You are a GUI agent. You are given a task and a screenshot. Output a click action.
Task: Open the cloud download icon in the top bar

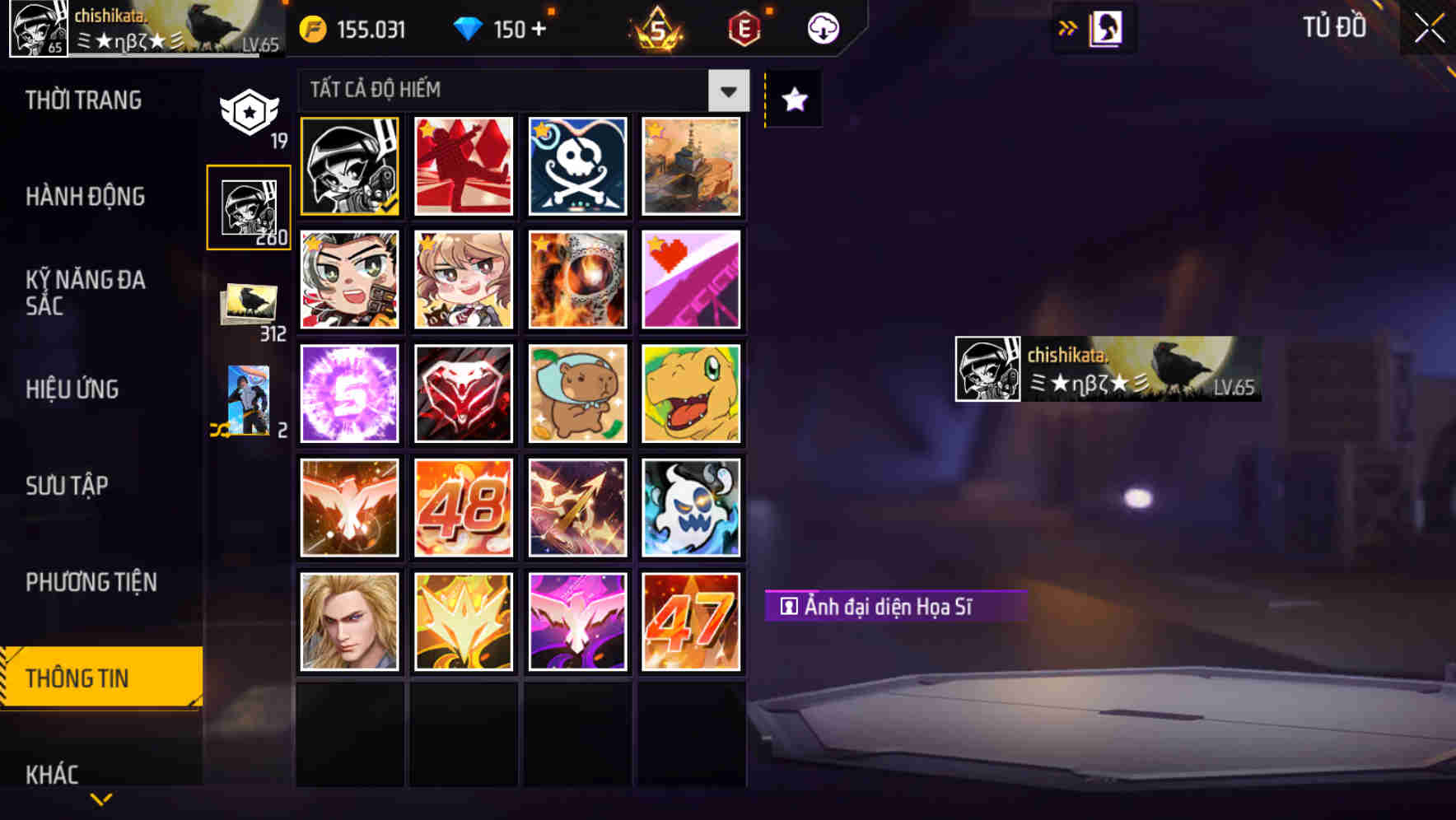pos(822,27)
